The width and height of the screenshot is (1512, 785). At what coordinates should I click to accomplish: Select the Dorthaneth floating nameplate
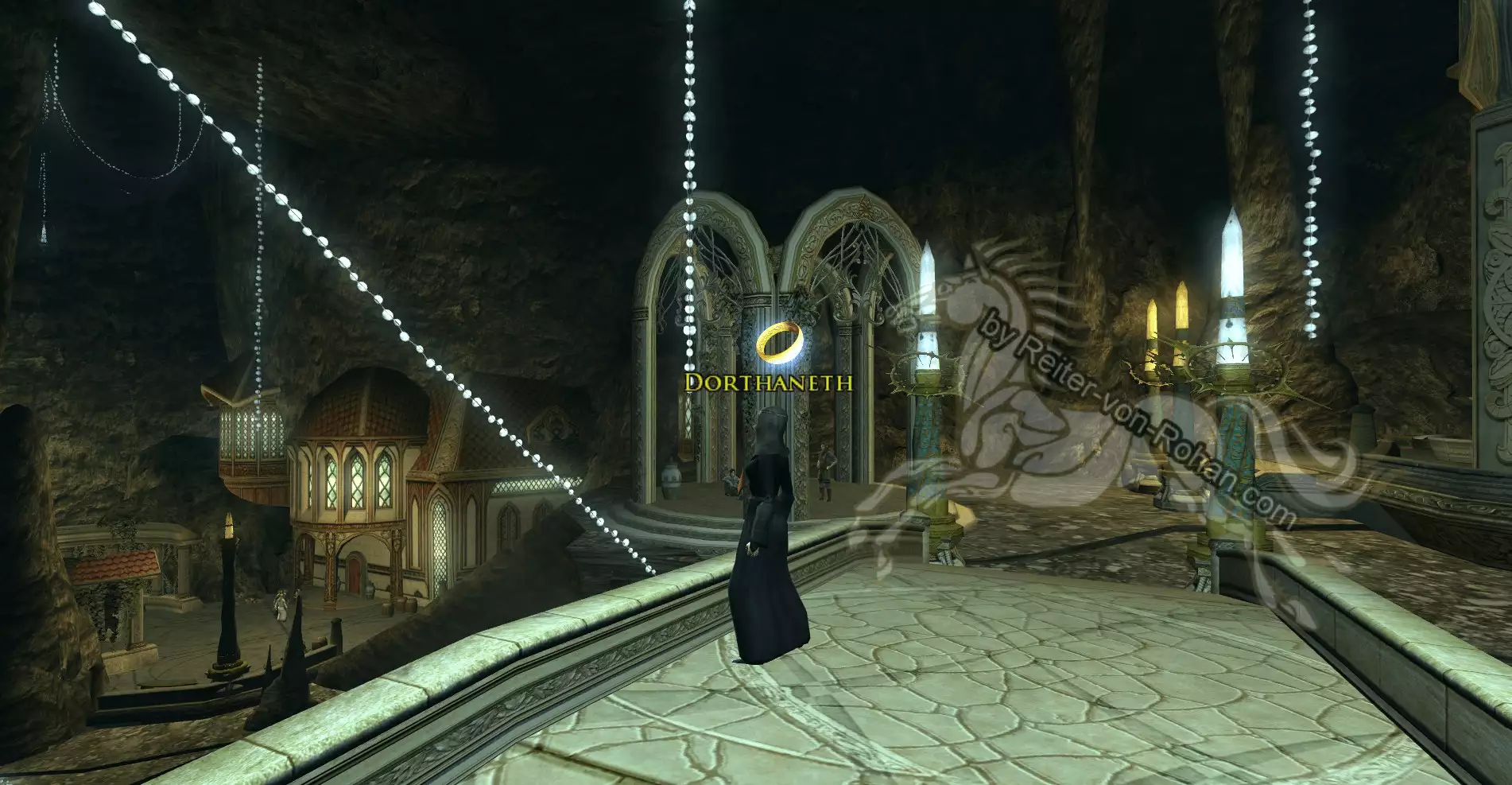click(x=769, y=383)
